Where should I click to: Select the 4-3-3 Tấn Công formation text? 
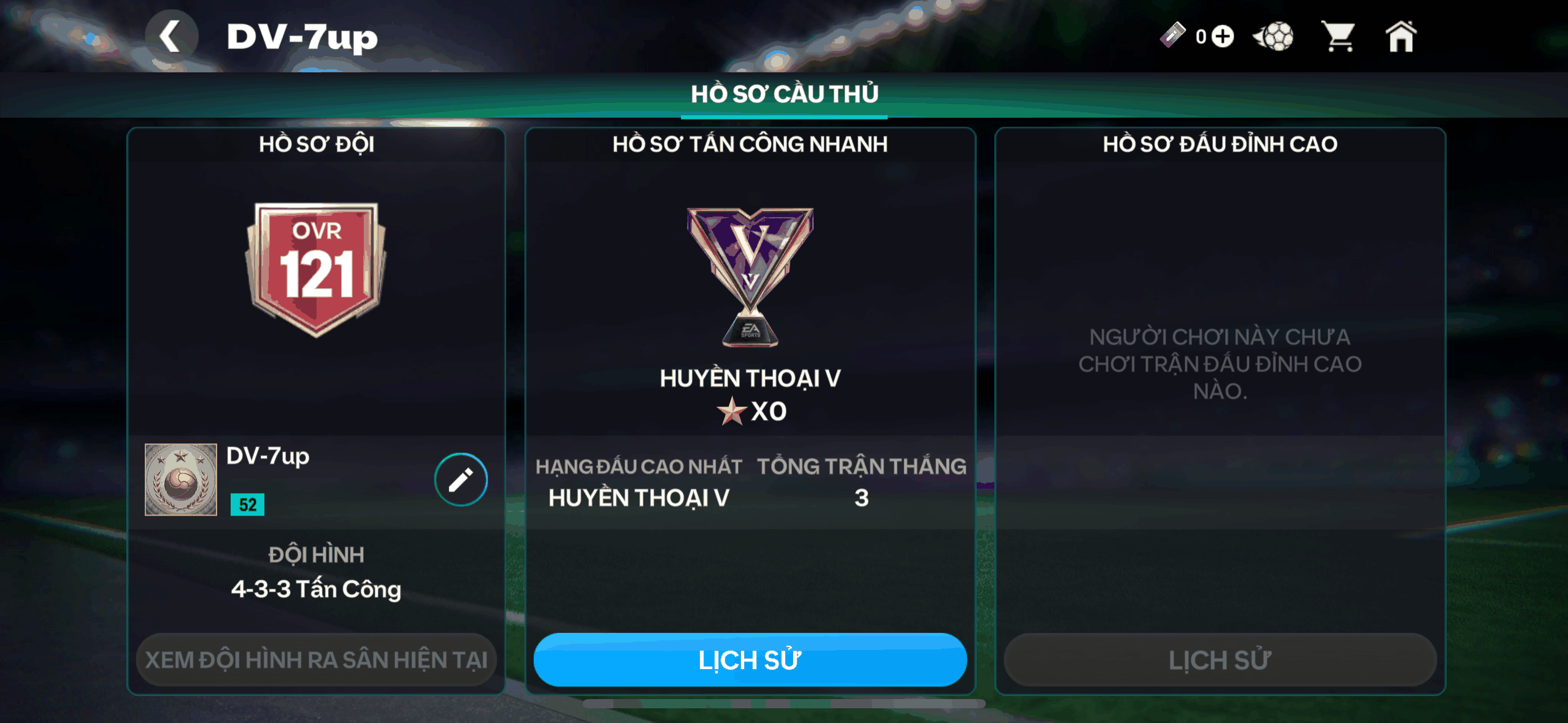coord(317,589)
